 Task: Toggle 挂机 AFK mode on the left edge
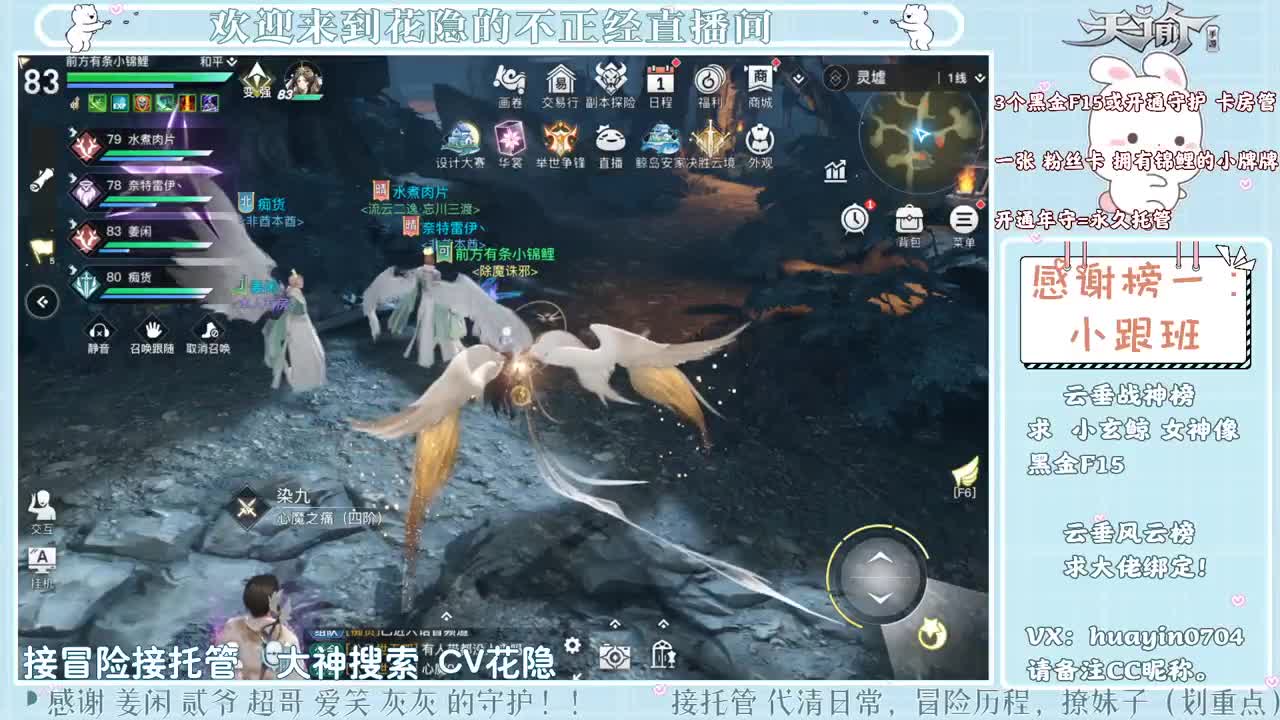coord(42,560)
